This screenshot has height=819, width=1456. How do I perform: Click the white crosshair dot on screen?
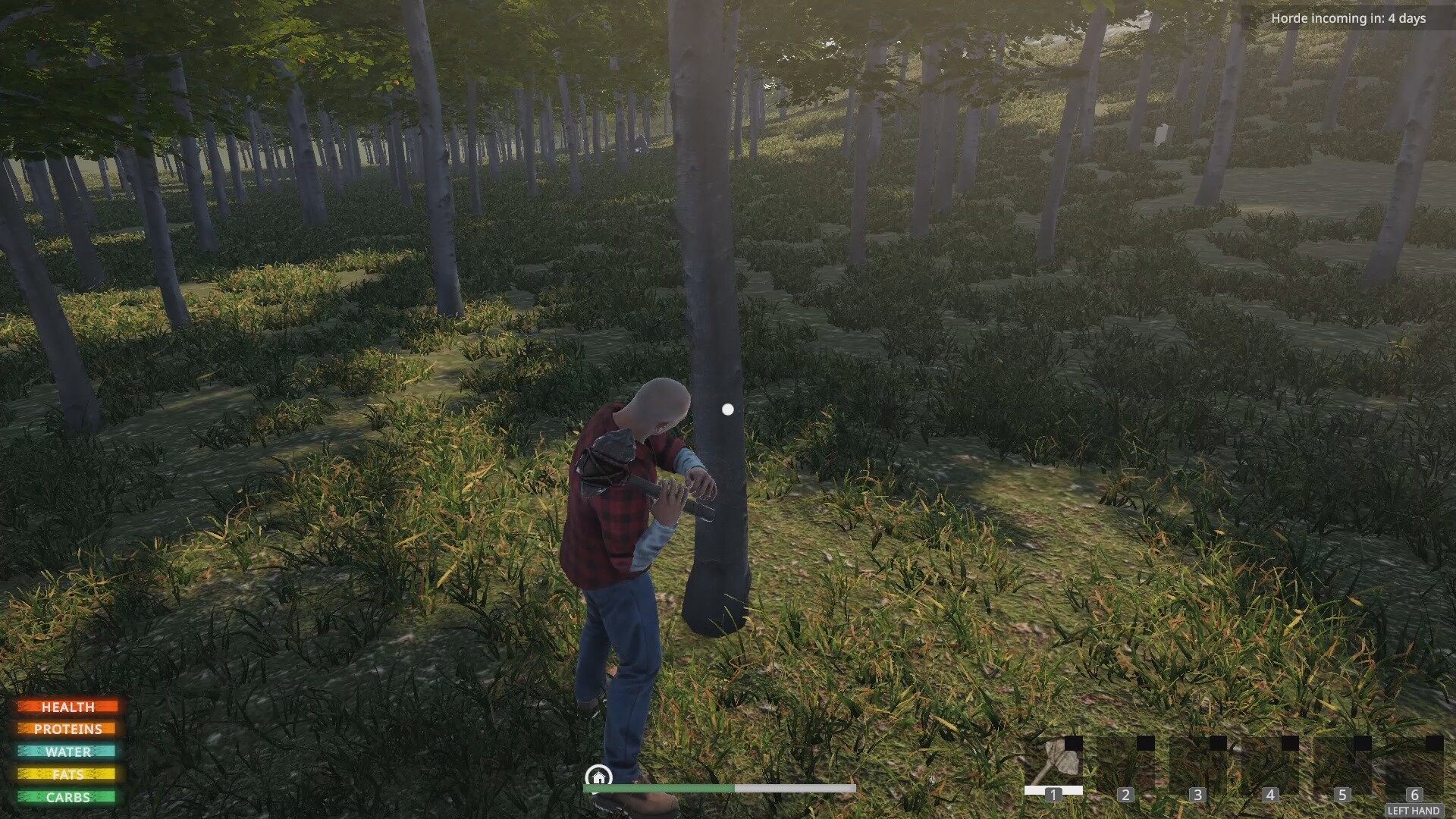click(x=728, y=409)
